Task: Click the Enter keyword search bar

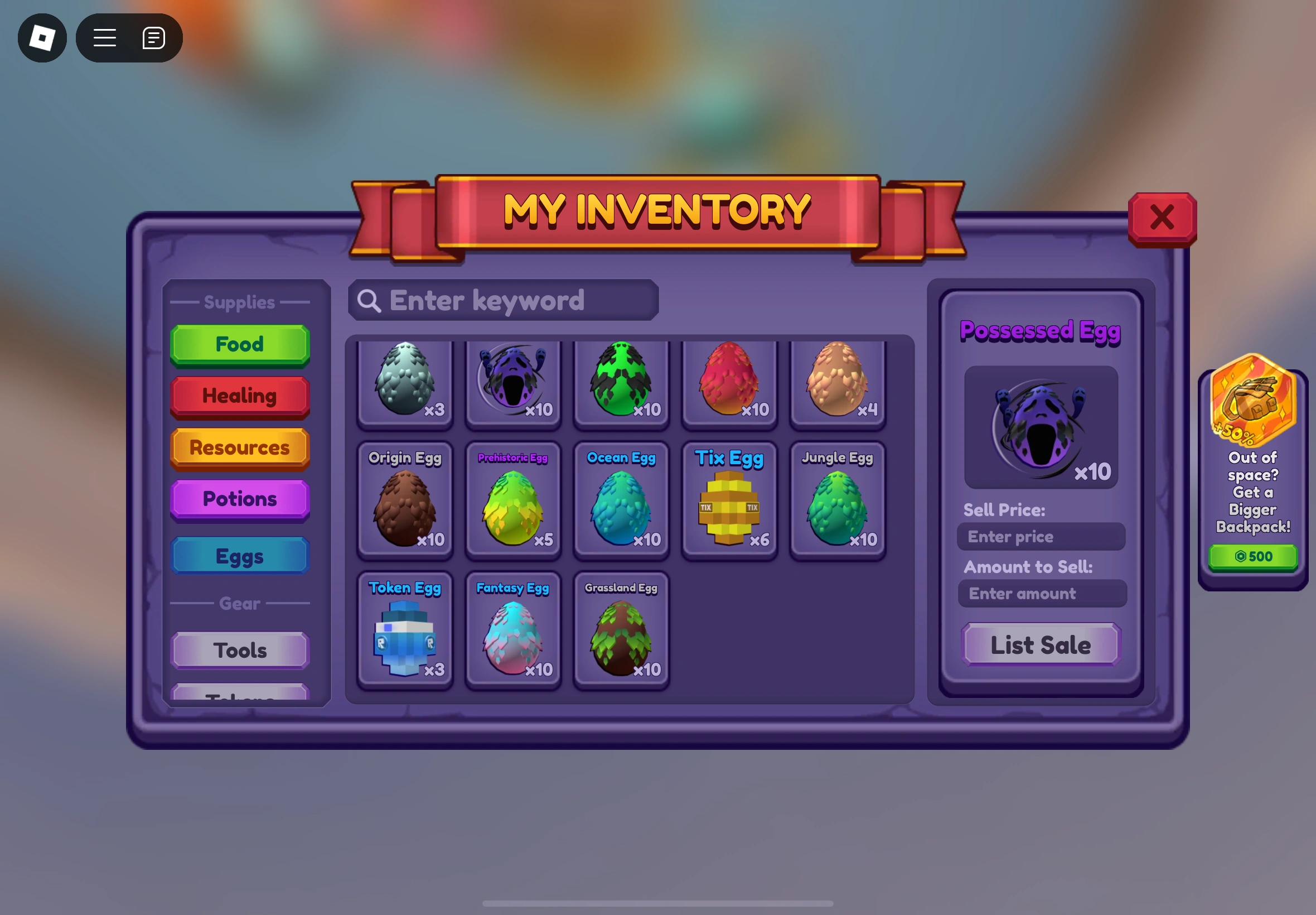Action: 502,300
